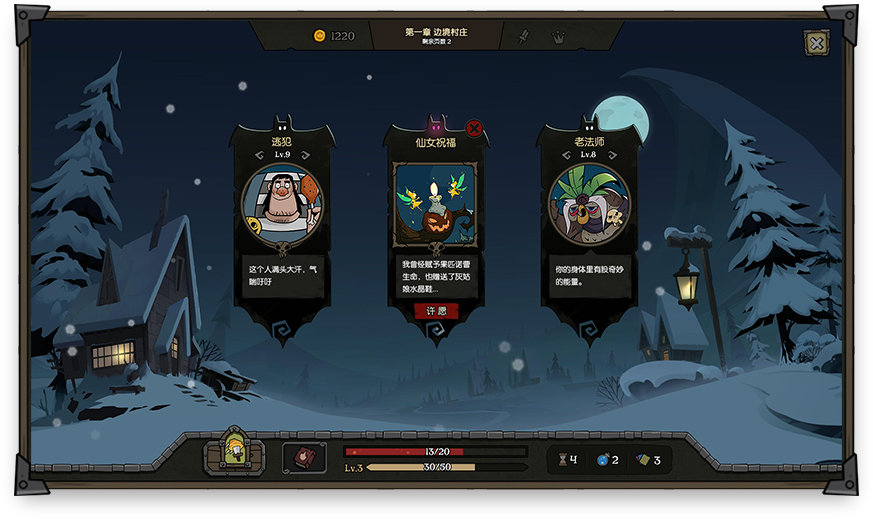873x519 pixels.
Task: Click the crown icon in the top bar
Action: point(558,37)
